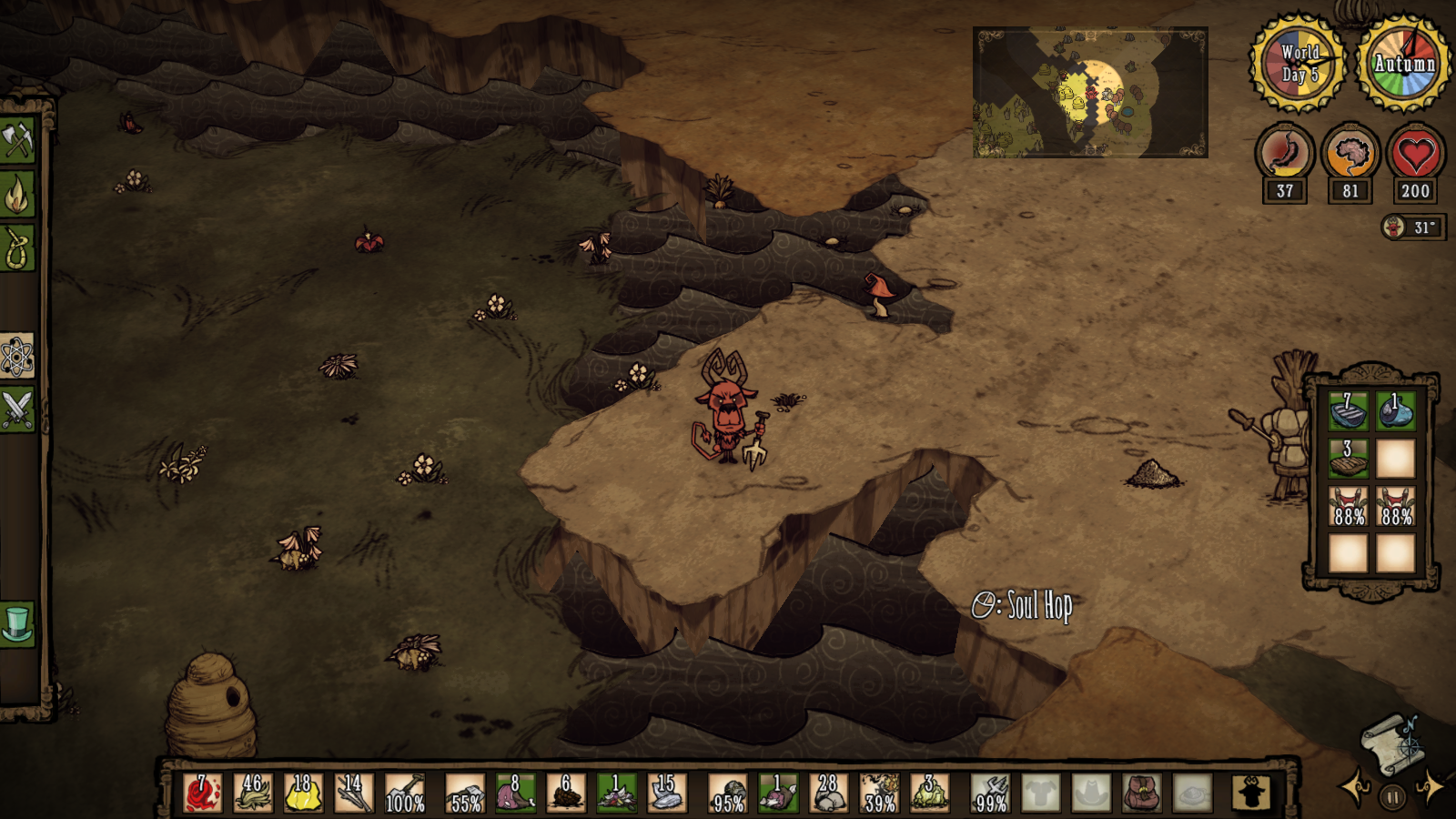The width and height of the screenshot is (1456, 819).
Task: Select the cut grass stack of 46
Action: [253, 793]
